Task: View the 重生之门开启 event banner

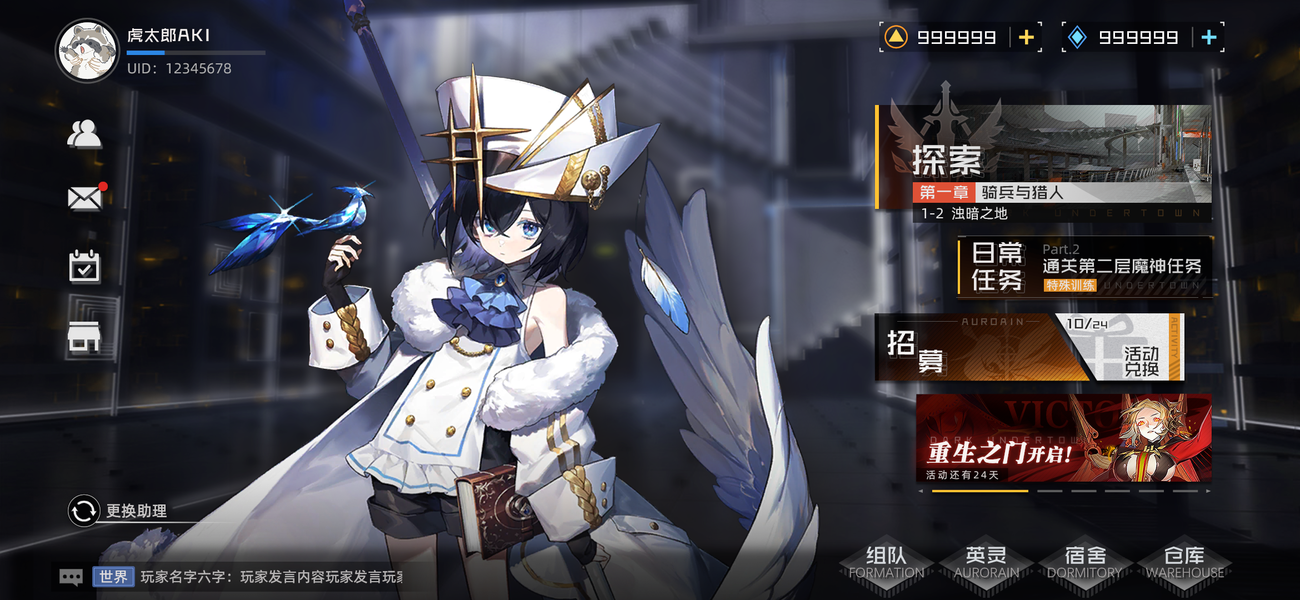Action: point(1063,438)
